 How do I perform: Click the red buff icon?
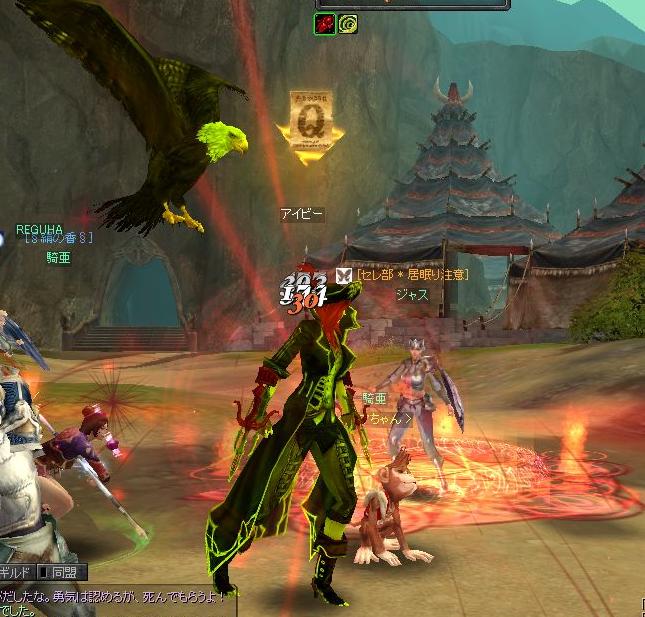click(324, 24)
